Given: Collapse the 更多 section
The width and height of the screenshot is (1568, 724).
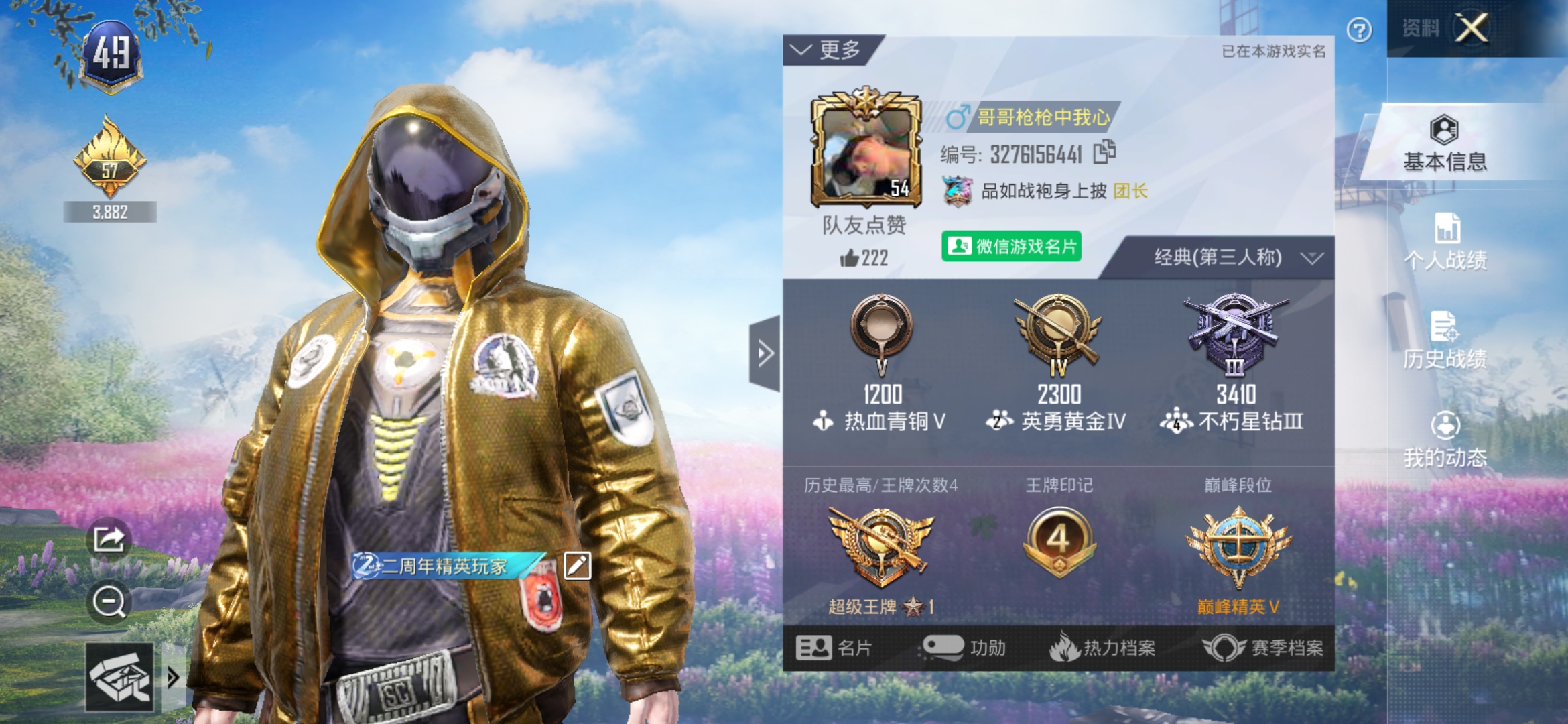Looking at the screenshot, I should (x=823, y=49).
